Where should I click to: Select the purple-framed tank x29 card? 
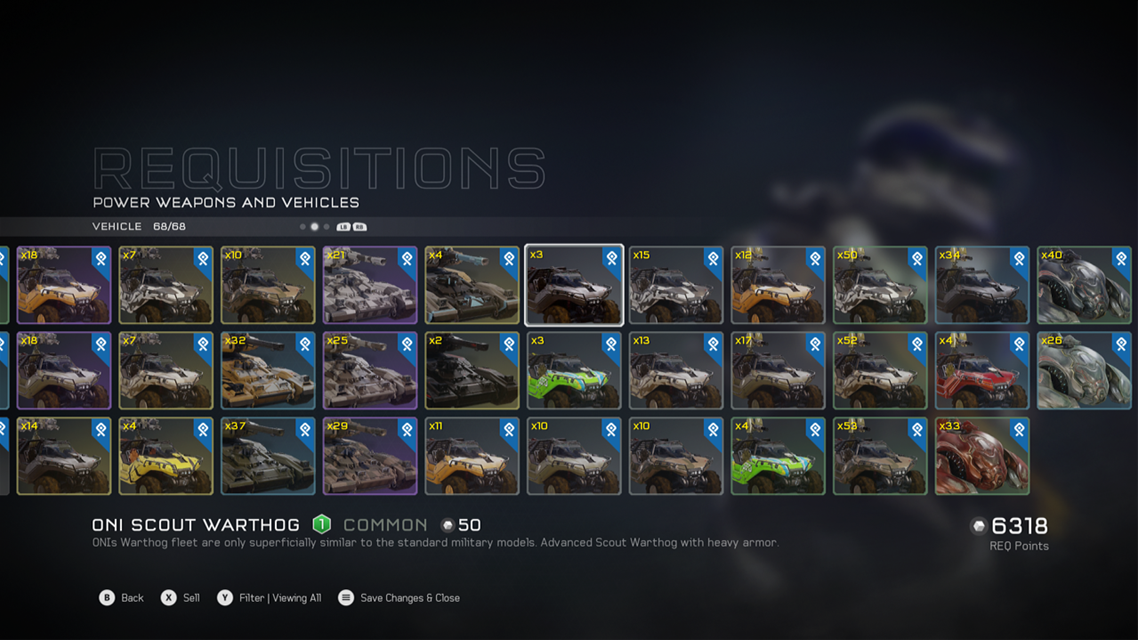pyautogui.click(x=370, y=456)
